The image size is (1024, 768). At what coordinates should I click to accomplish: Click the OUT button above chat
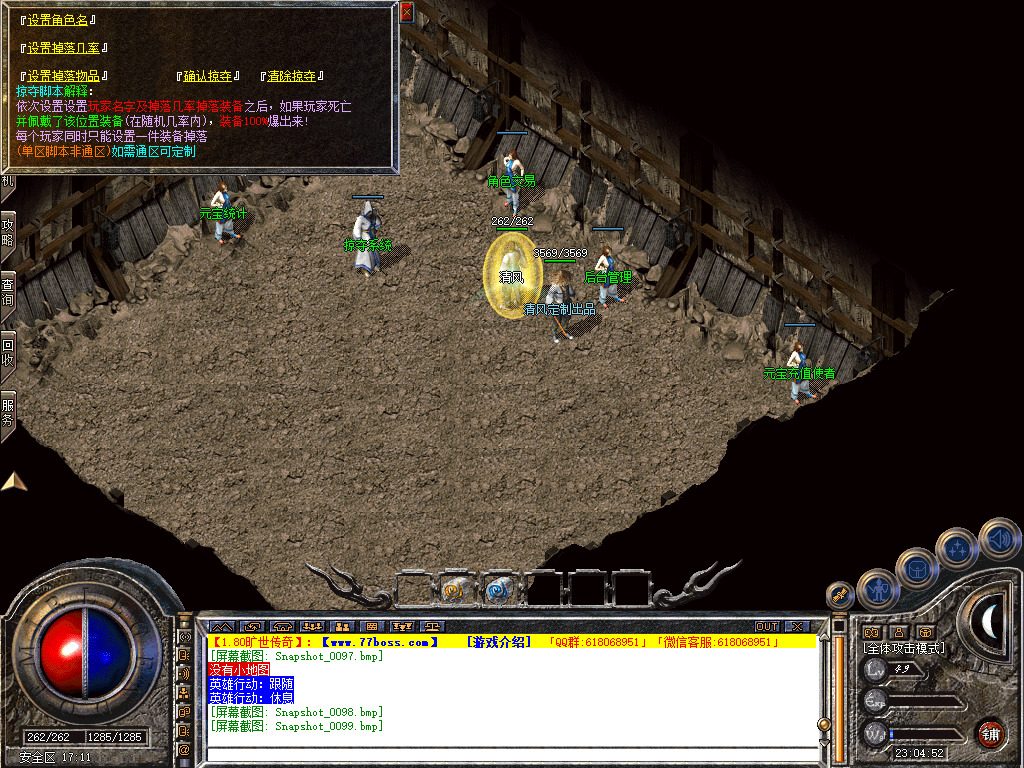point(767,626)
